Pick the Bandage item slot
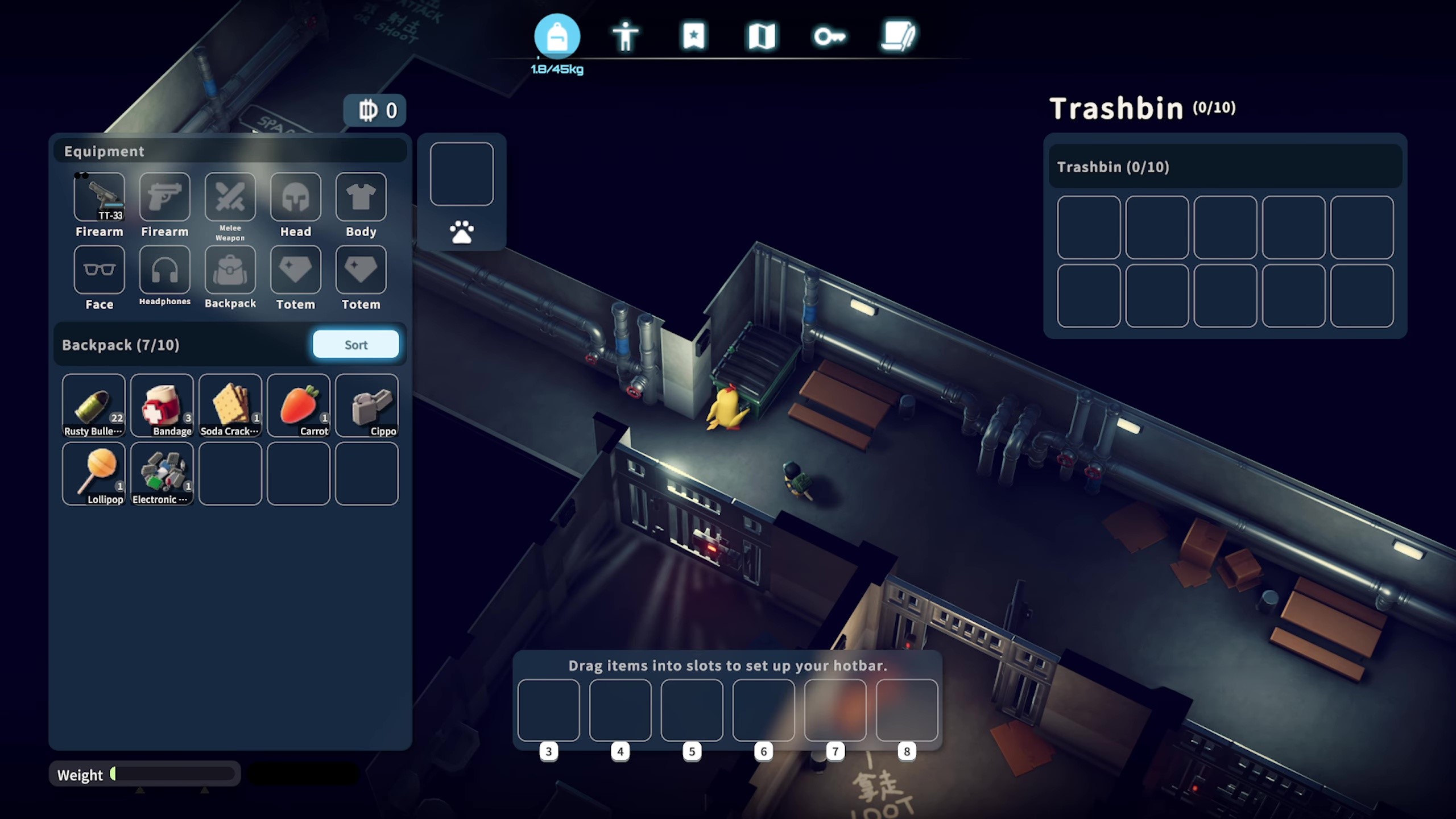The width and height of the screenshot is (1456, 819). 162,405
